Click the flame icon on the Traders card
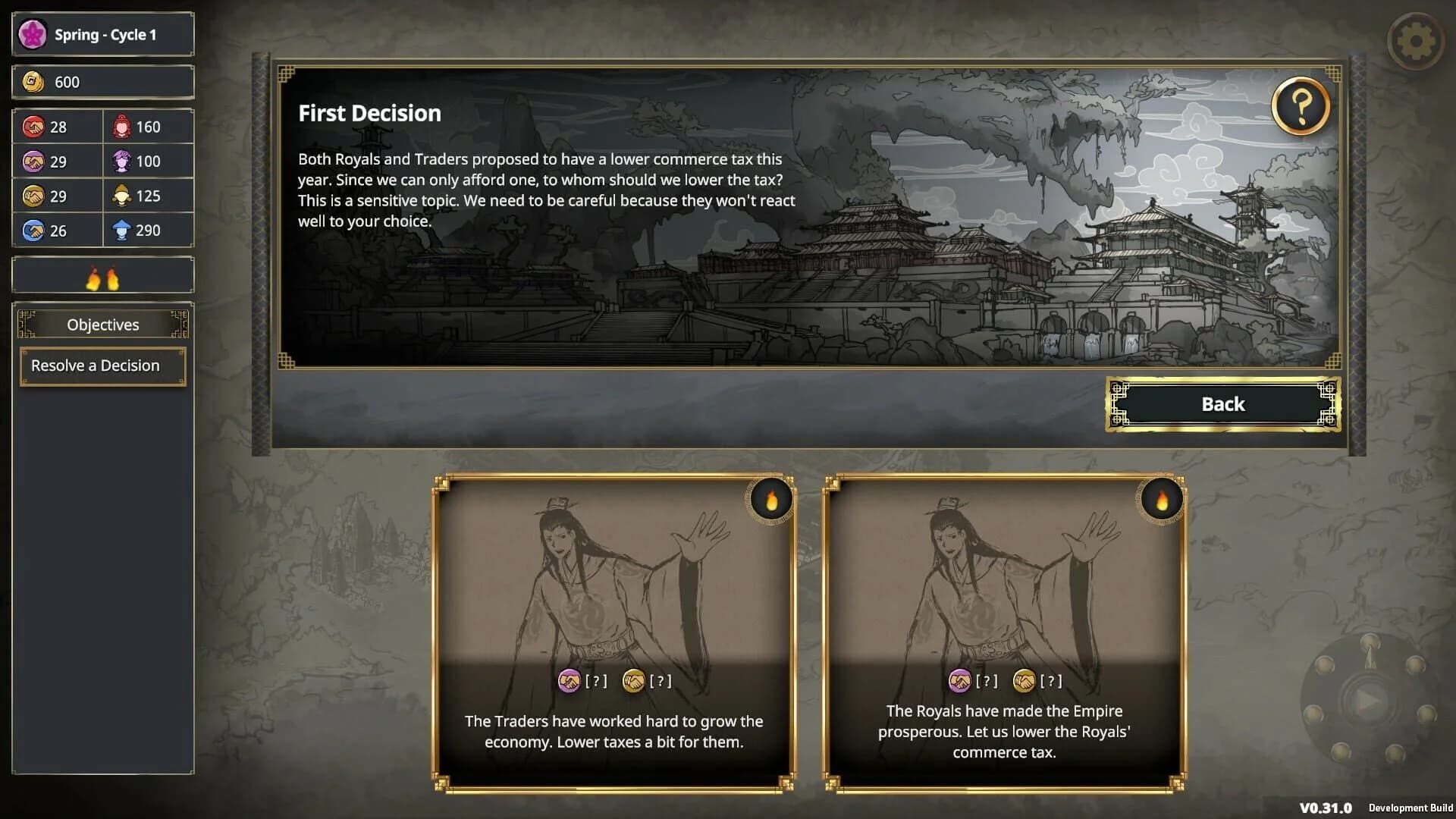This screenshot has height=819, width=1456. (771, 498)
